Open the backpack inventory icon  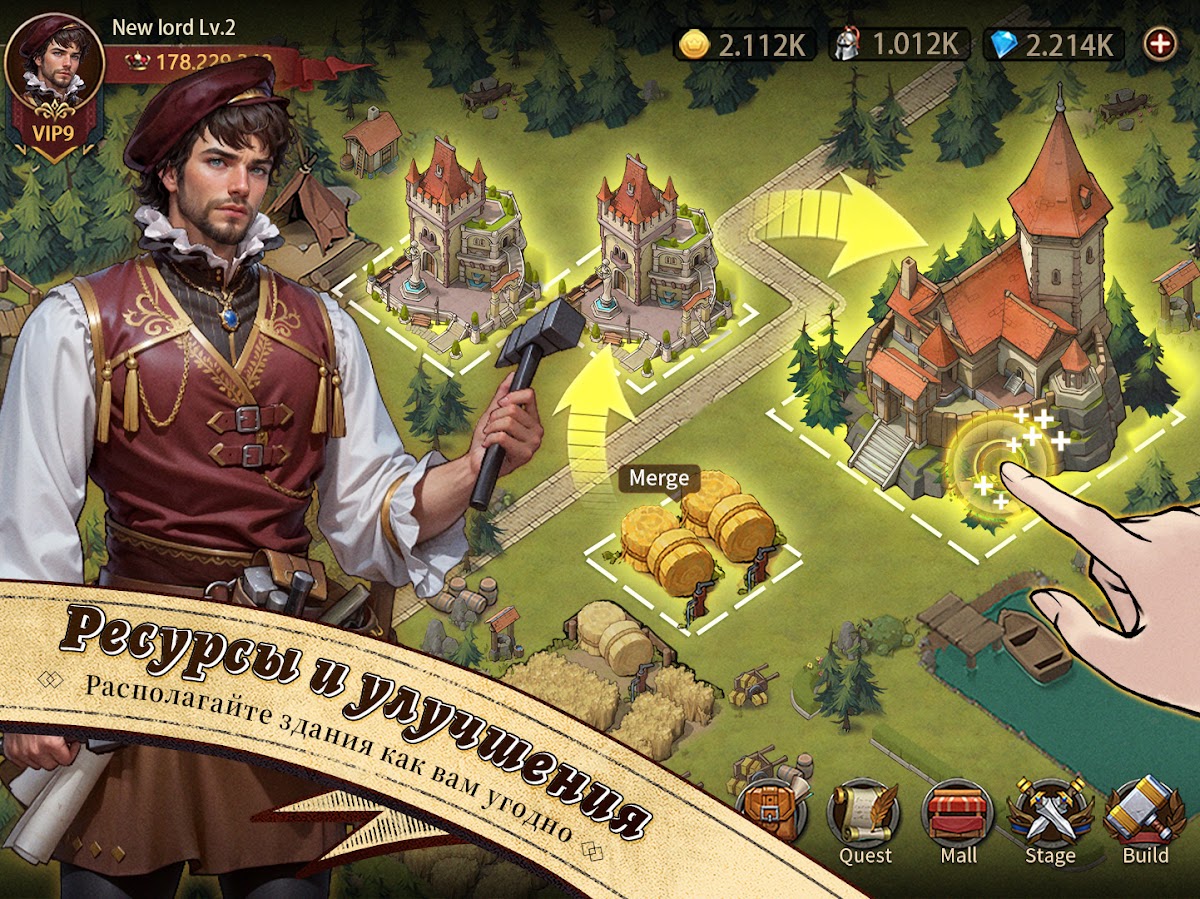click(x=771, y=808)
